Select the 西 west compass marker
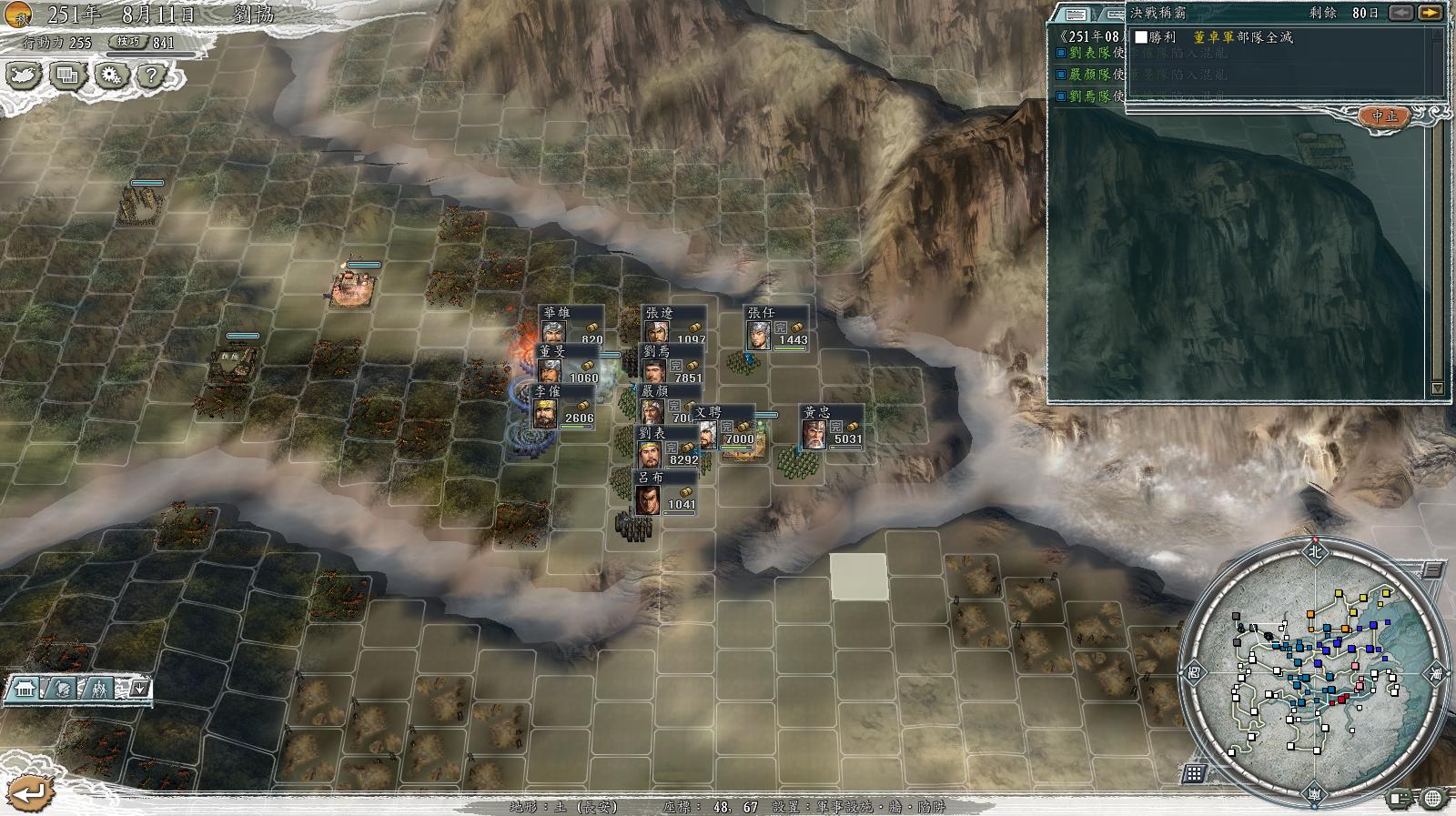This screenshot has width=1456, height=816. 1194,673
